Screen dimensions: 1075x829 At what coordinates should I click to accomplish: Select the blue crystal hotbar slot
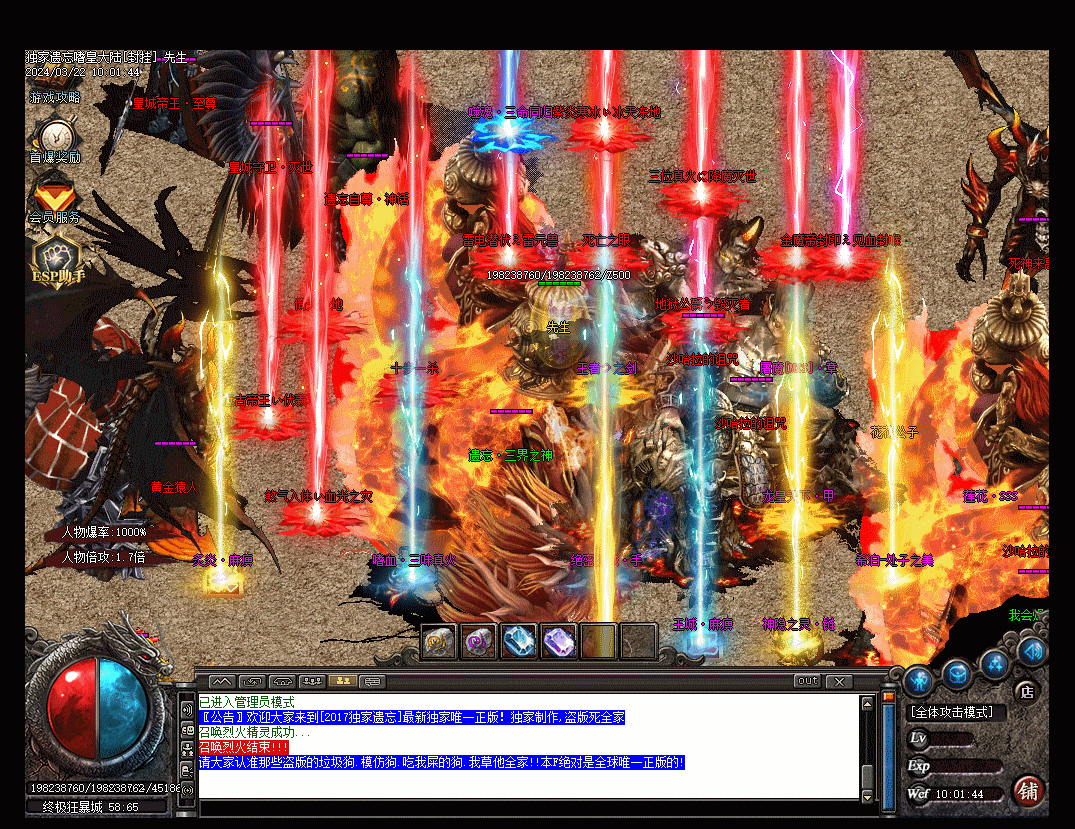[x=519, y=641]
